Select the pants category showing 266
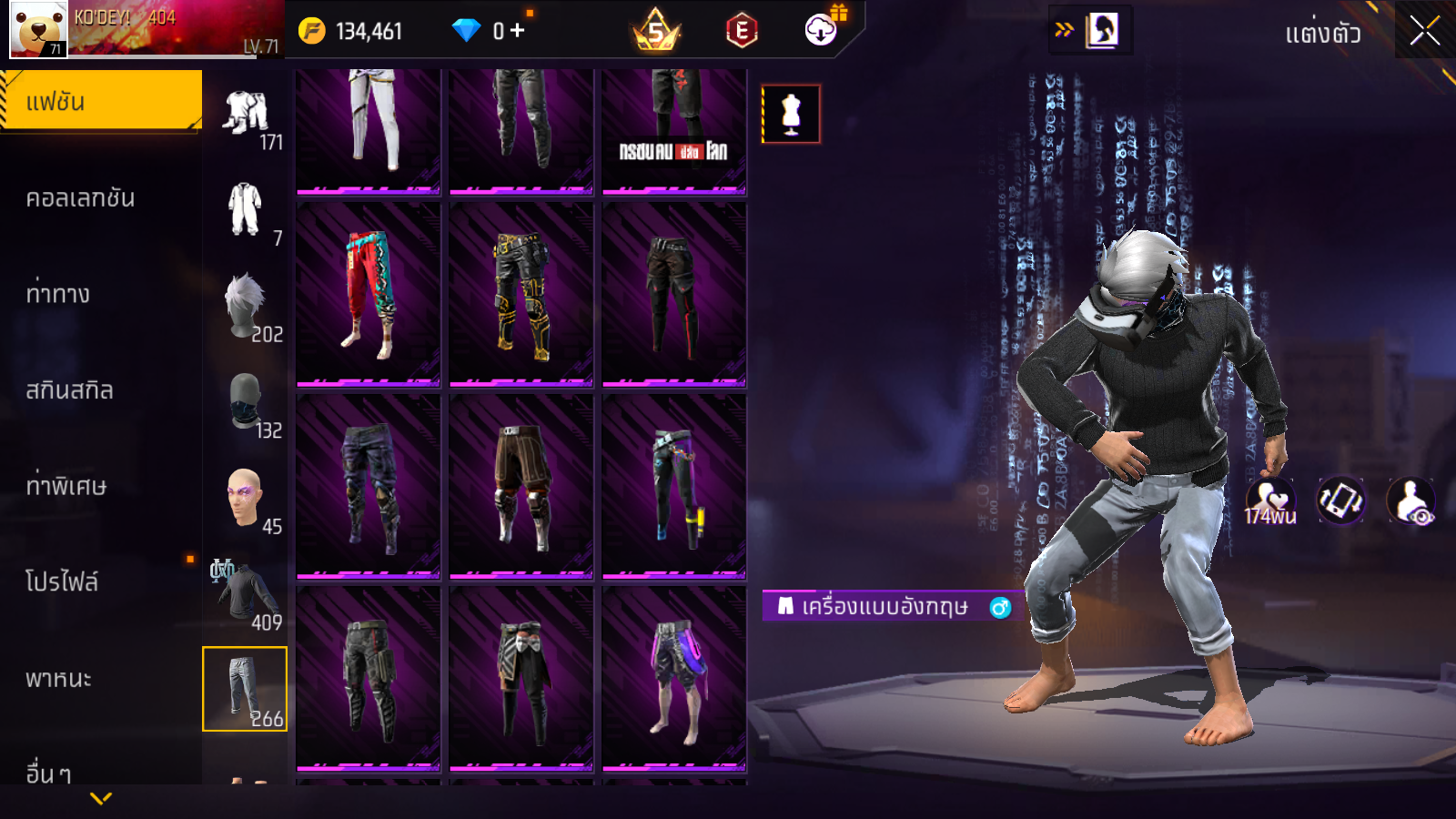Viewport: 1456px width, 819px height. pyautogui.click(x=245, y=689)
